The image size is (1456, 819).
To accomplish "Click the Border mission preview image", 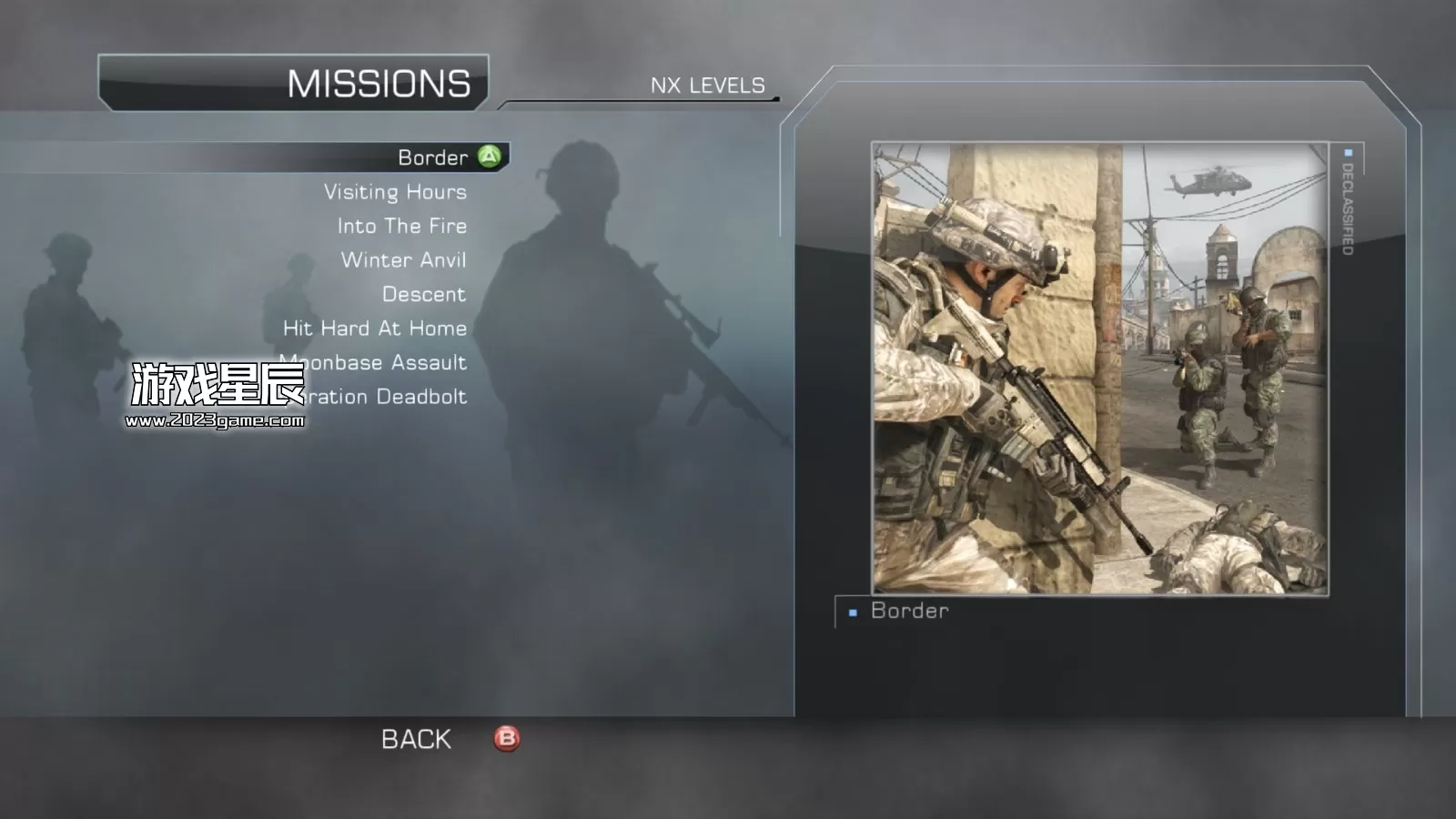I will (x=1099, y=369).
